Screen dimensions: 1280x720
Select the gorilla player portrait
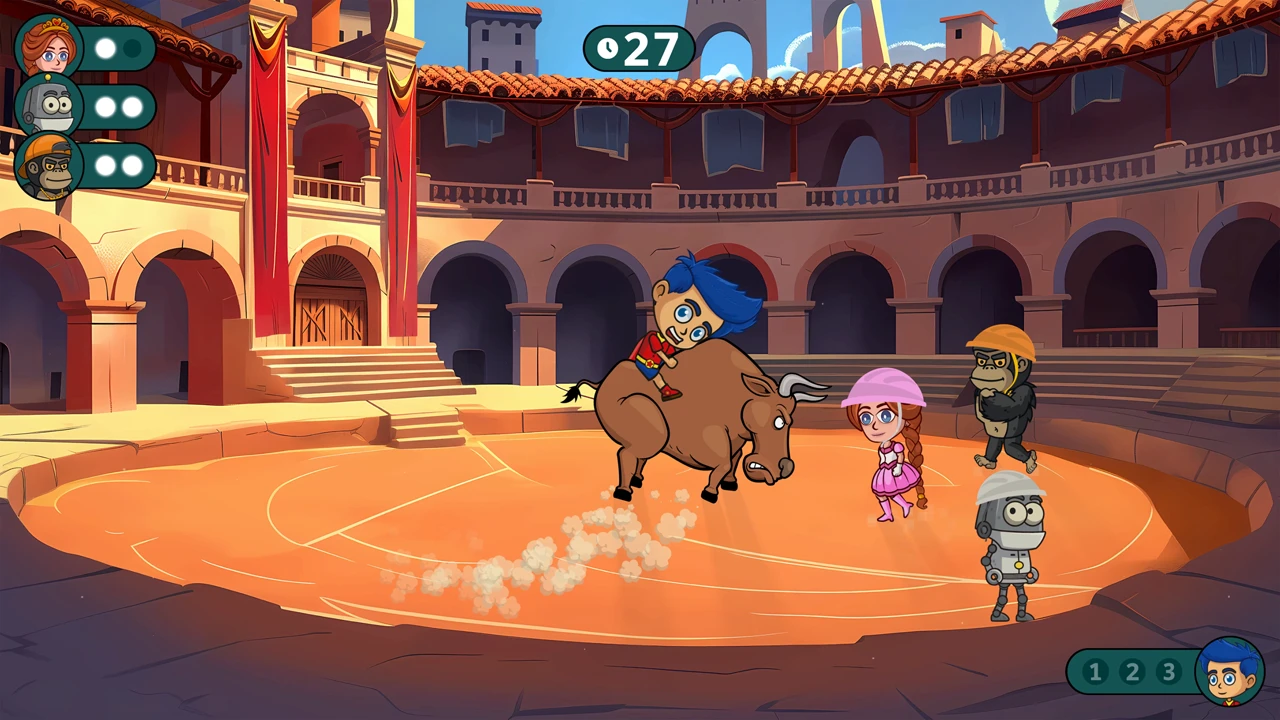(x=48, y=166)
